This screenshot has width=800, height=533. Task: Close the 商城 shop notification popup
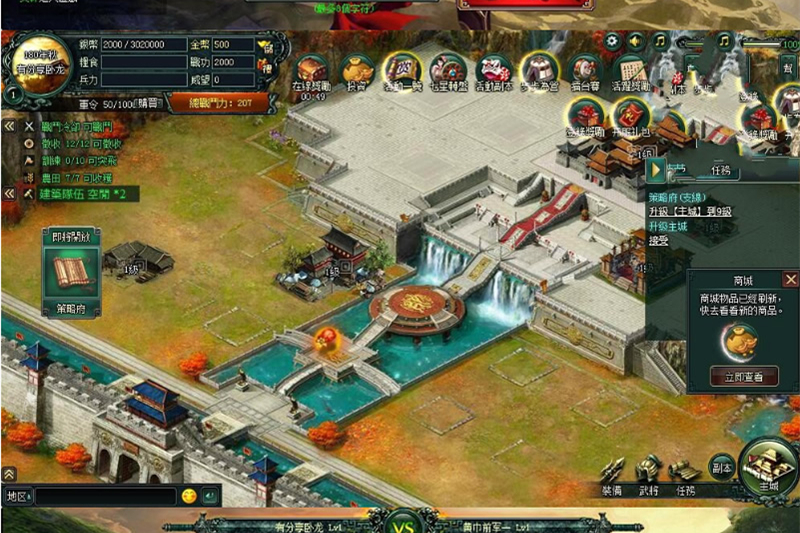point(790,280)
